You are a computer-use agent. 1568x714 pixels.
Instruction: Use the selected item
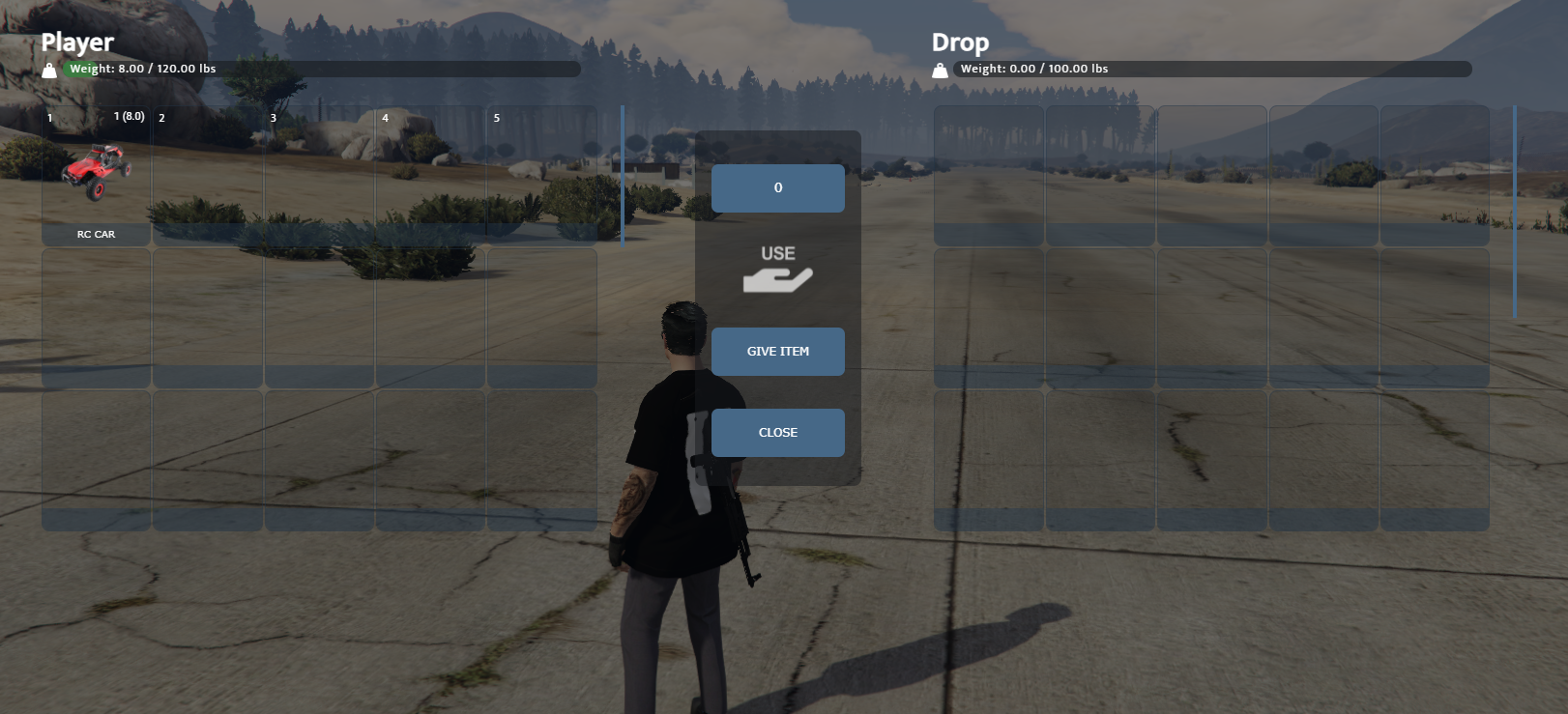pyautogui.click(x=777, y=268)
